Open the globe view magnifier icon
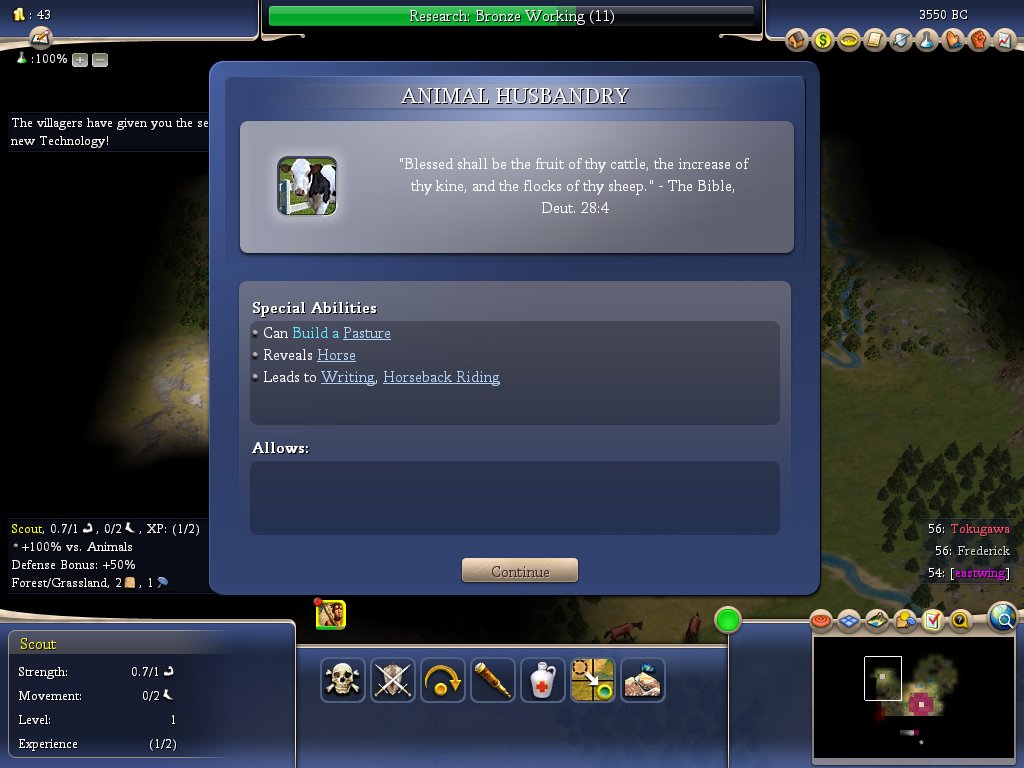The height and width of the screenshot is (768, 1024). (1003, 619)
